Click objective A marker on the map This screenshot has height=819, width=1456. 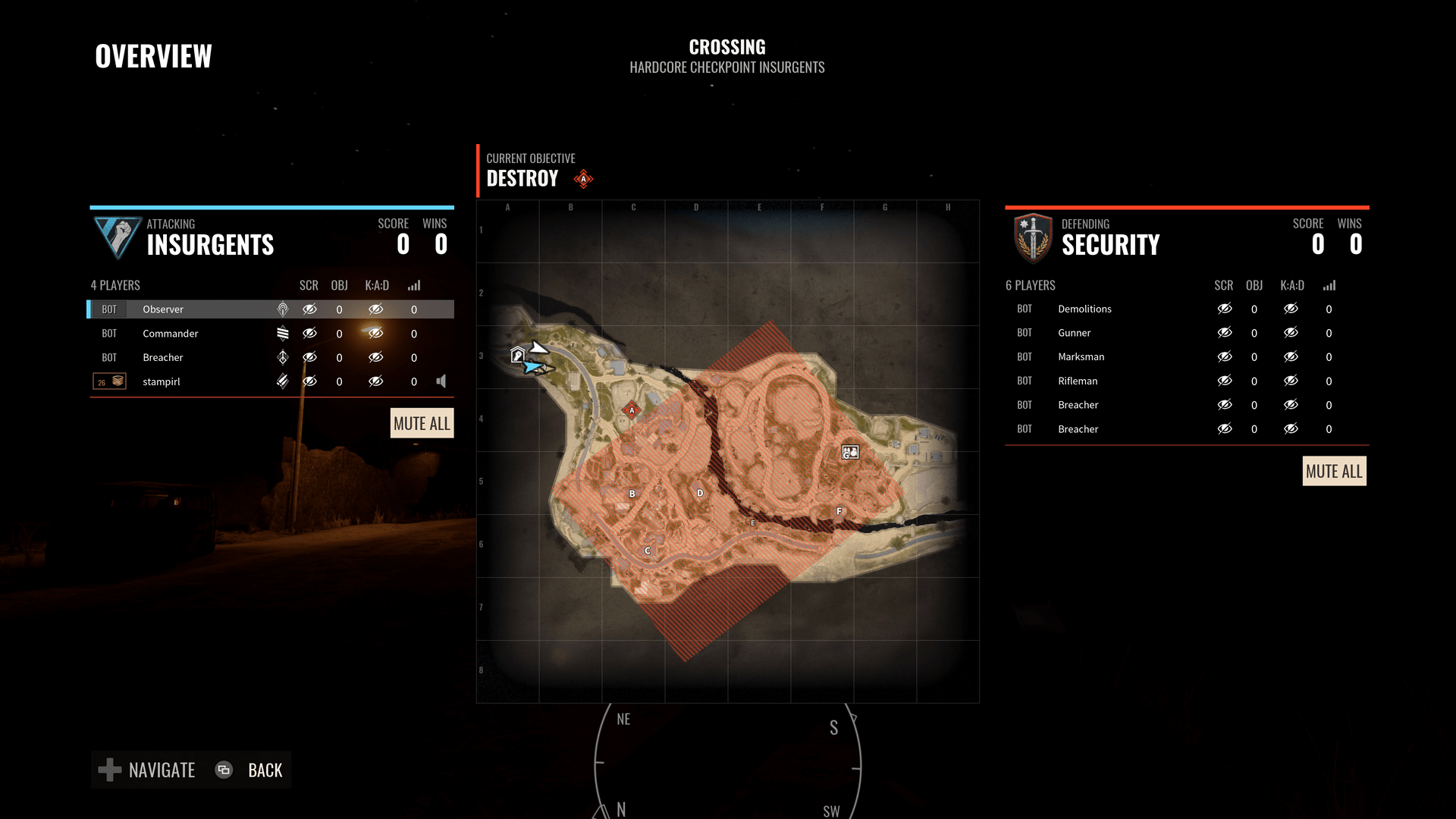pyautogui.click(x=632, y=410)
